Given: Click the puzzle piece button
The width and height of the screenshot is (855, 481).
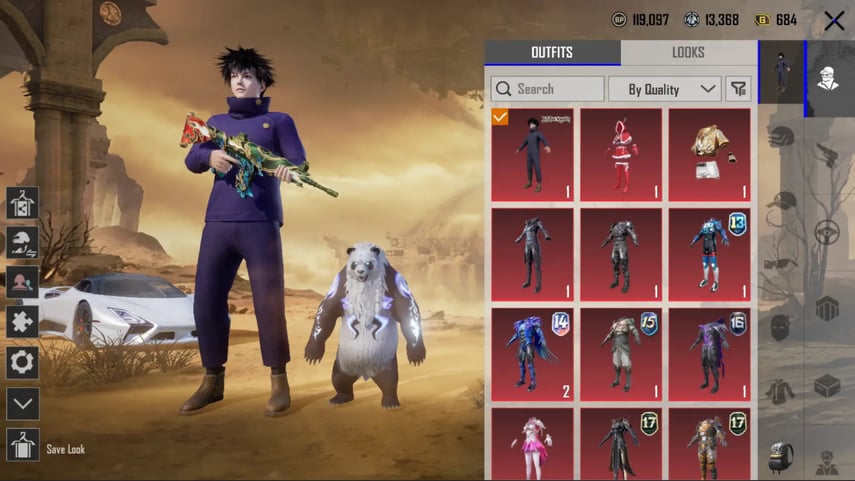Looking at the screenshot, I should pos(22,322).
